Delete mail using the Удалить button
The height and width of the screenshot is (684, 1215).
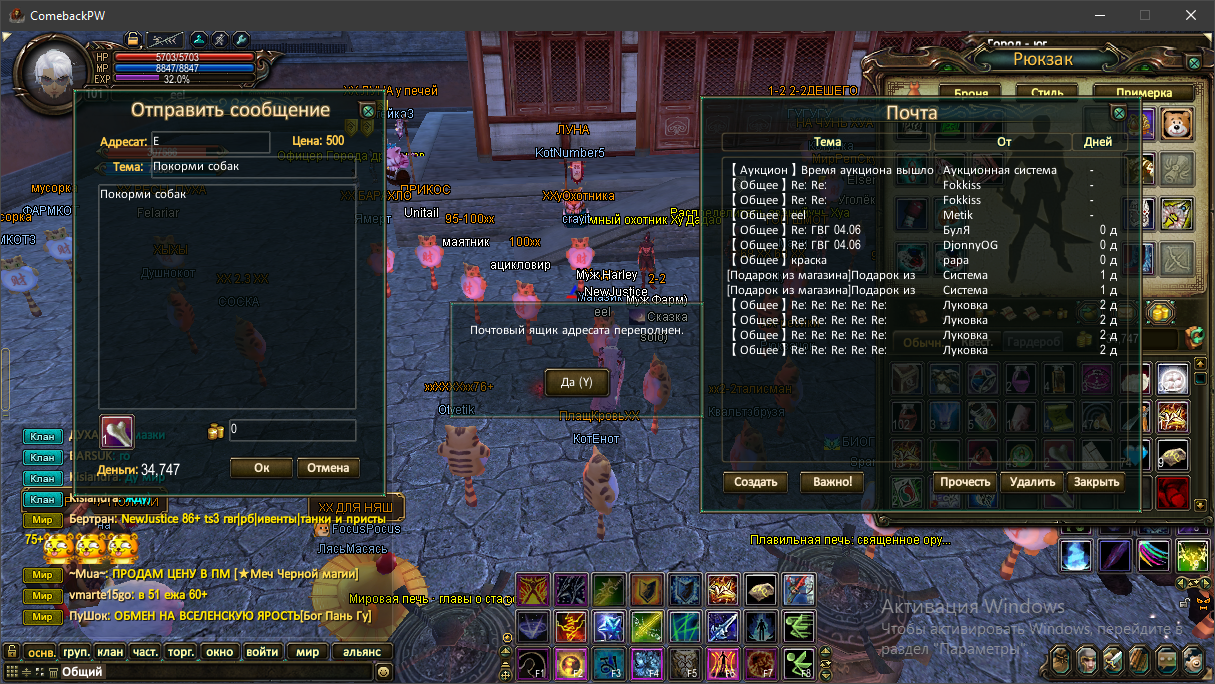coord(1032,482)
